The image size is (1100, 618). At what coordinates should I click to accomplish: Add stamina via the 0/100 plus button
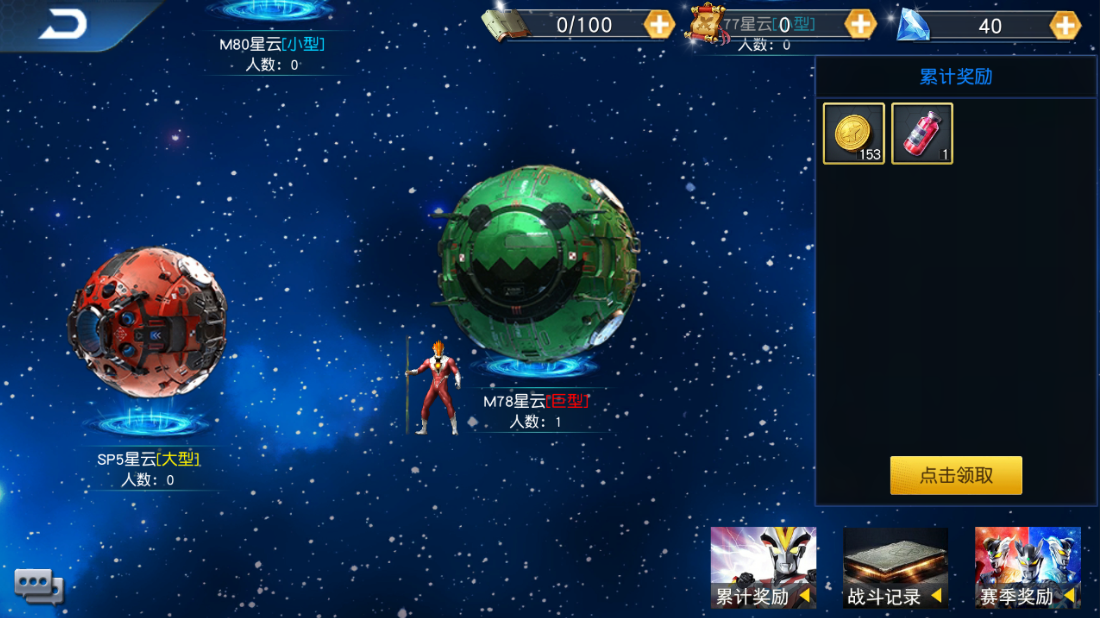[659, 24]
